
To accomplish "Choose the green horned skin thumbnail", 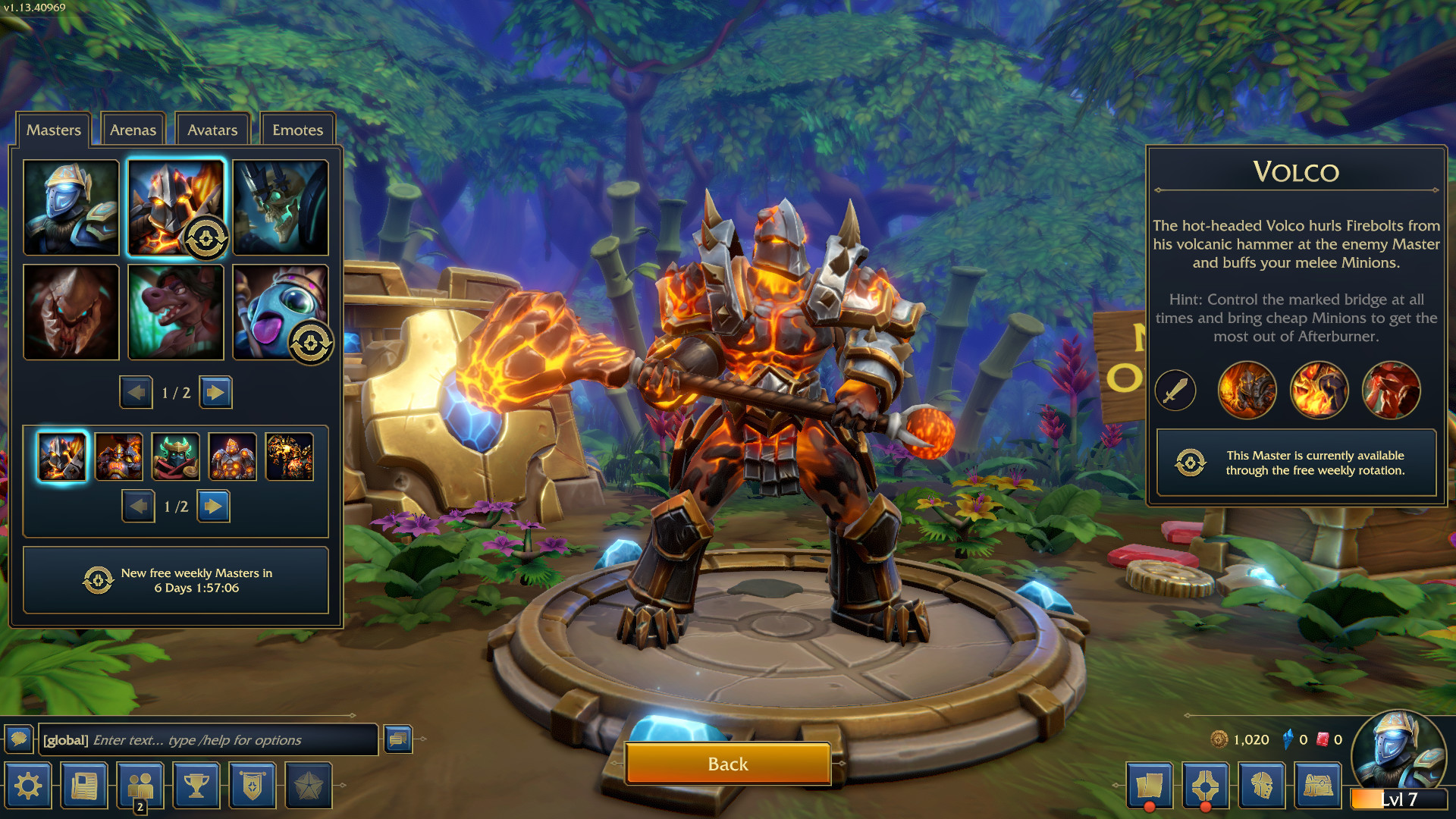I will tap(176, 457).
